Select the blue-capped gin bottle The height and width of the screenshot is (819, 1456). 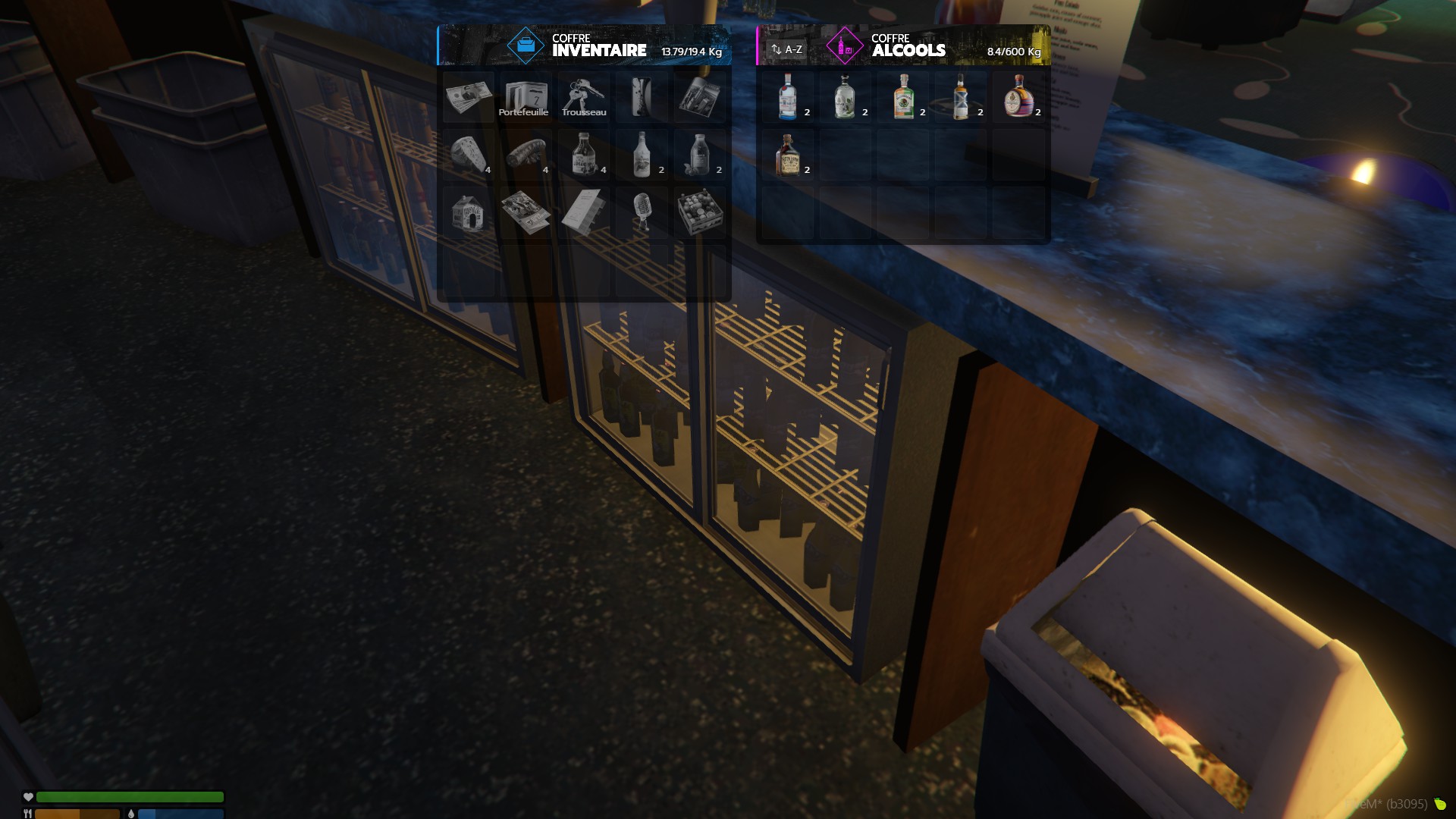[788, 96]
